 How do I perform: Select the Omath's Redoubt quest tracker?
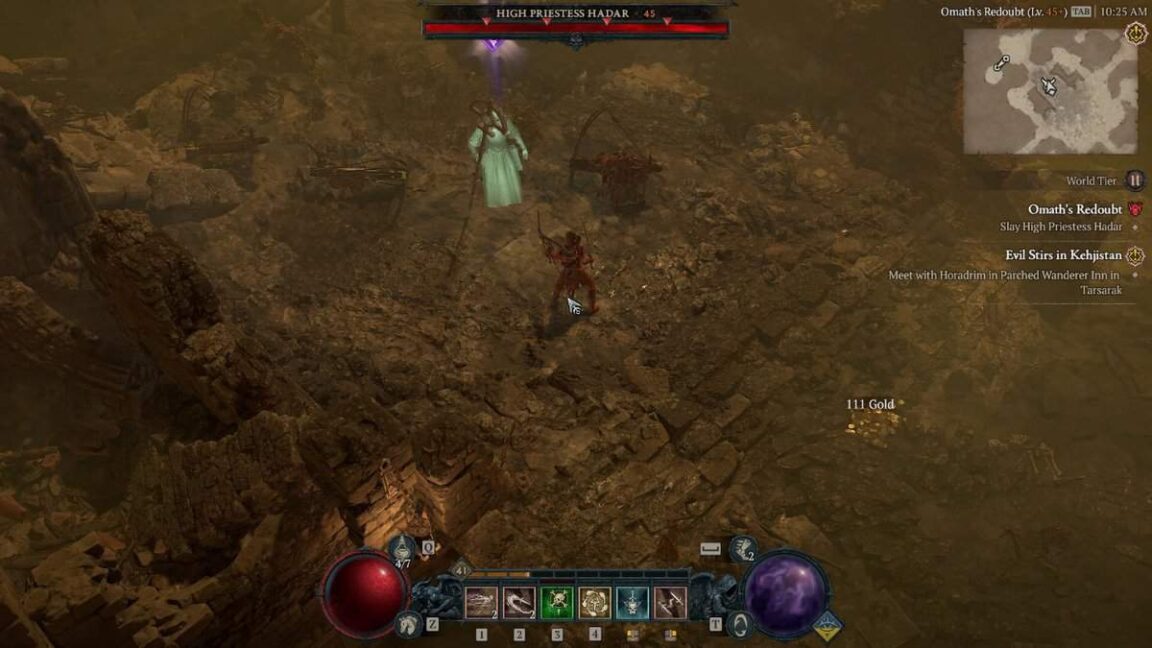pos(1075,210)
